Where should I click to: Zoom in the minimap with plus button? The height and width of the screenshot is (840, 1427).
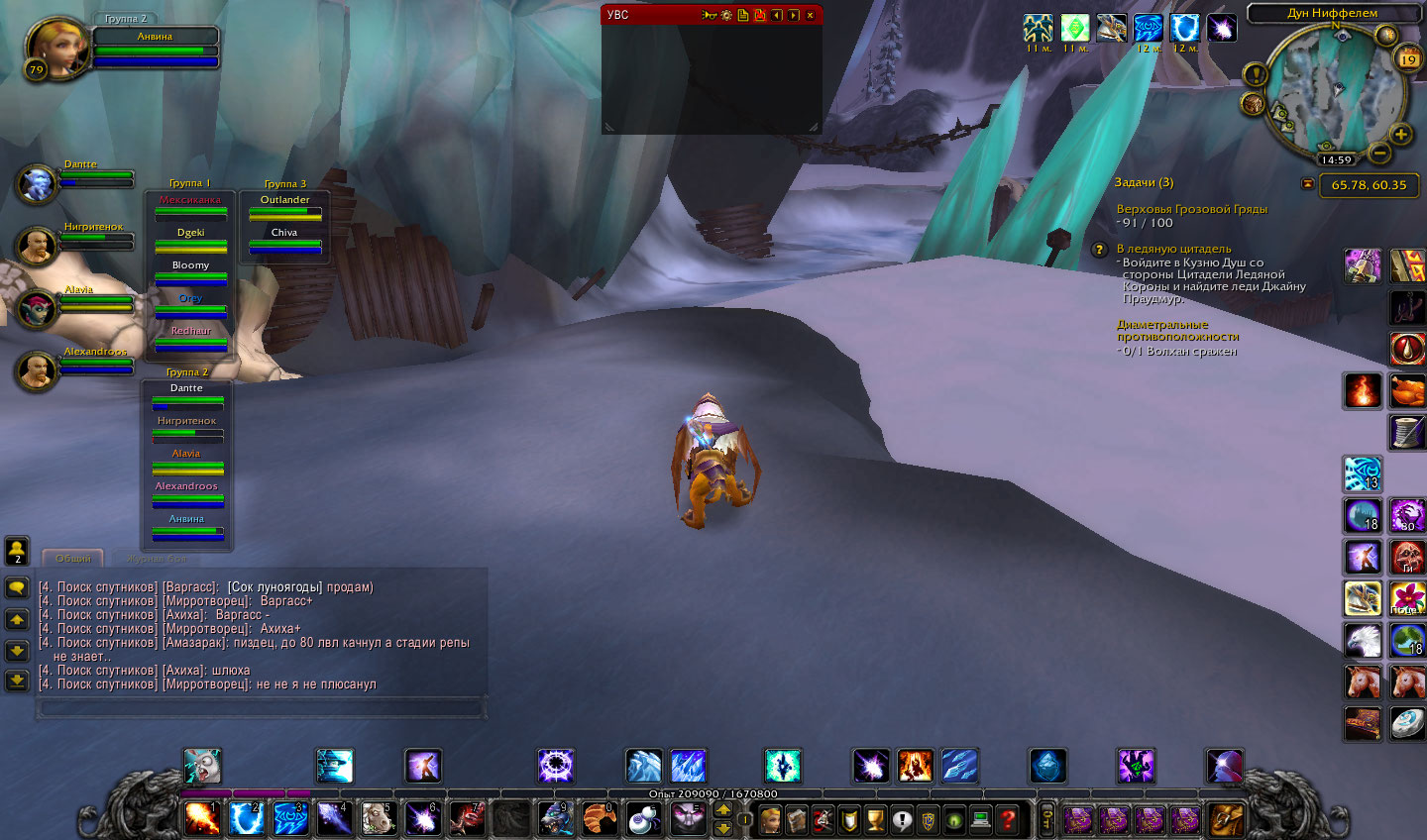pyautogui.click(x=1400, y=134)
